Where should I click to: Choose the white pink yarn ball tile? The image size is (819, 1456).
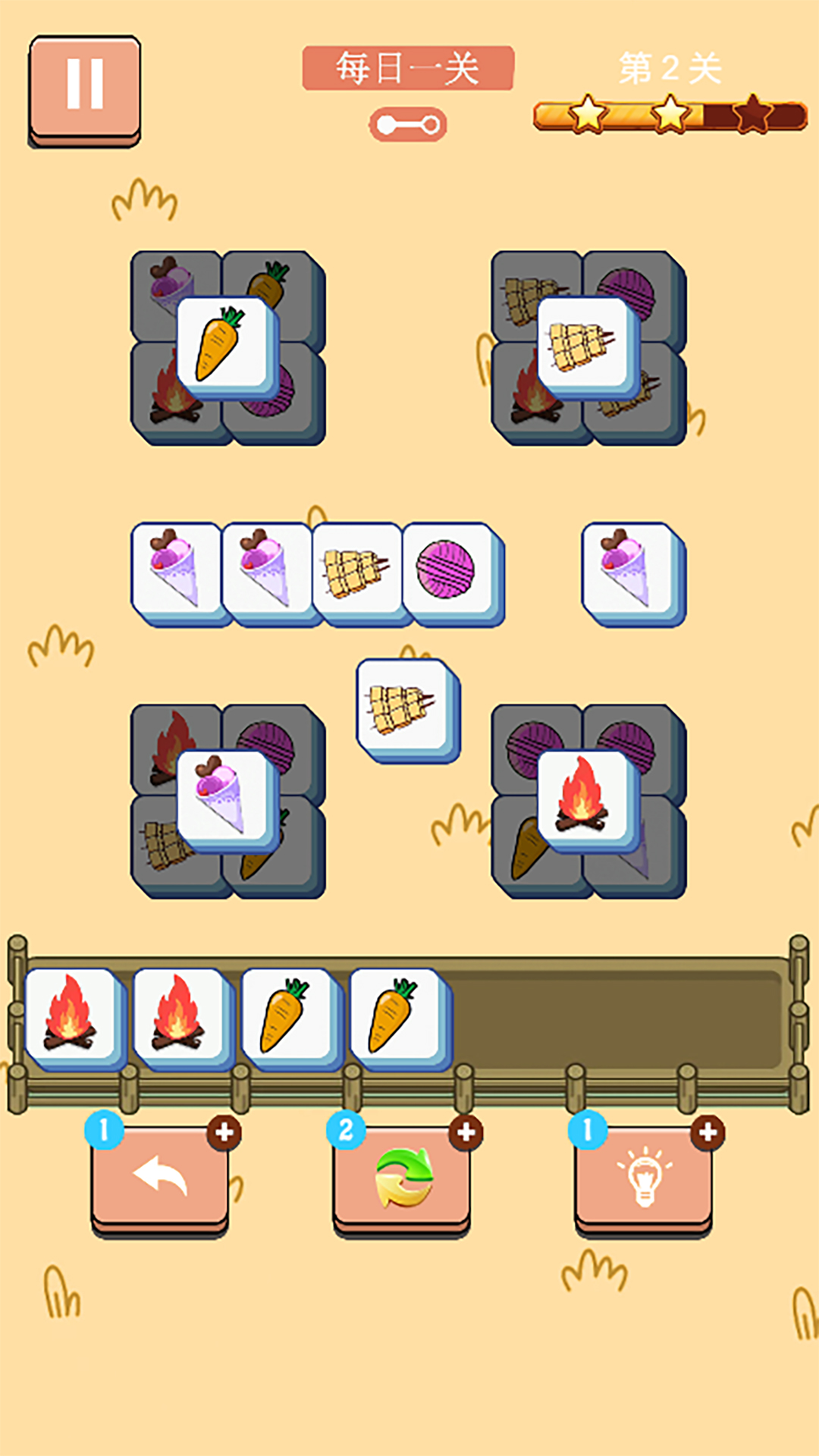(x=447, y=570)
